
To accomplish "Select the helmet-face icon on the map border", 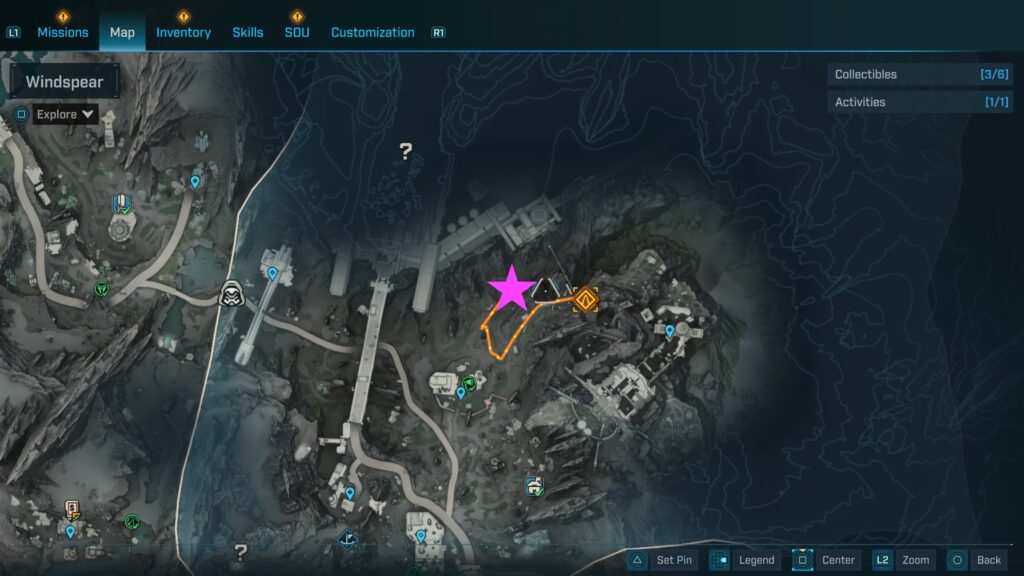I will point(233,293).
